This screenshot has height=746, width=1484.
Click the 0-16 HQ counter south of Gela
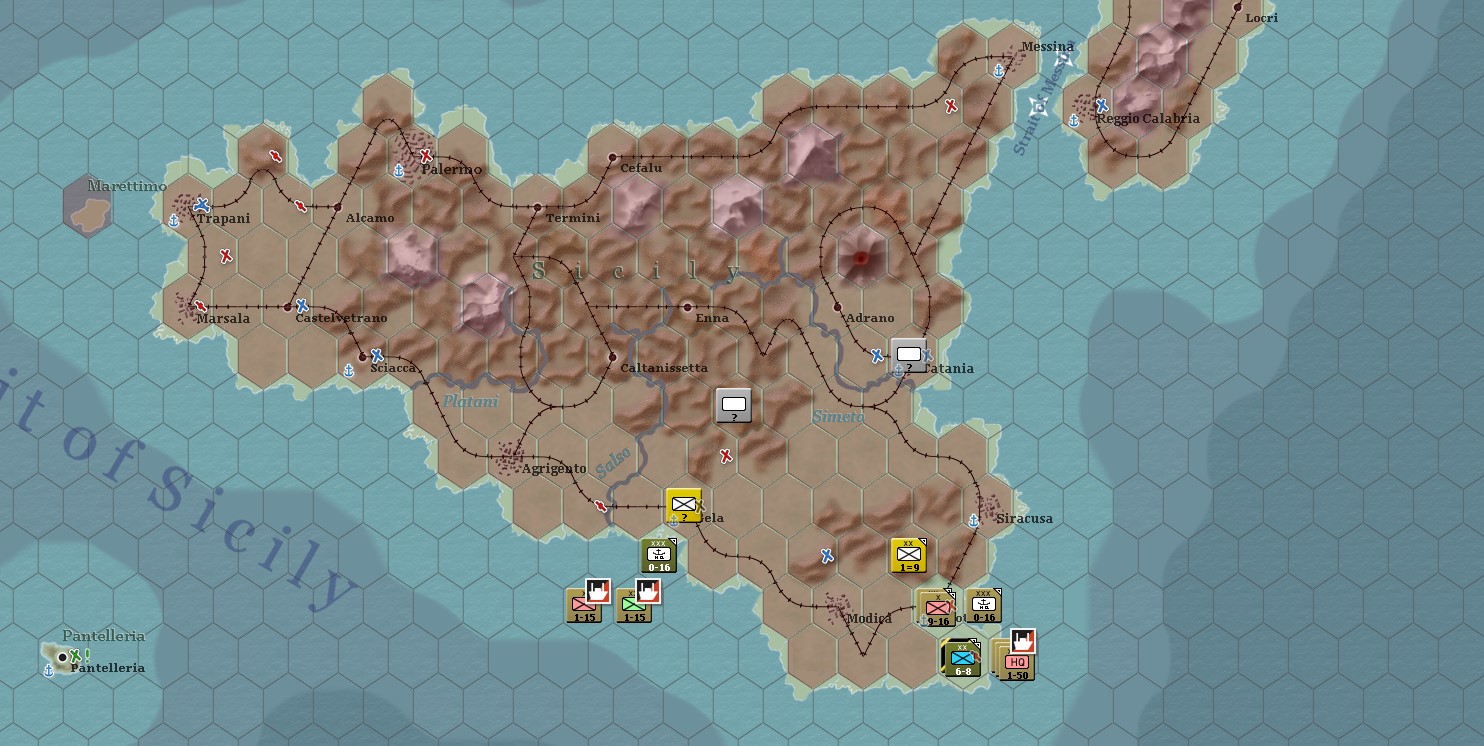[x=659, y=553]
